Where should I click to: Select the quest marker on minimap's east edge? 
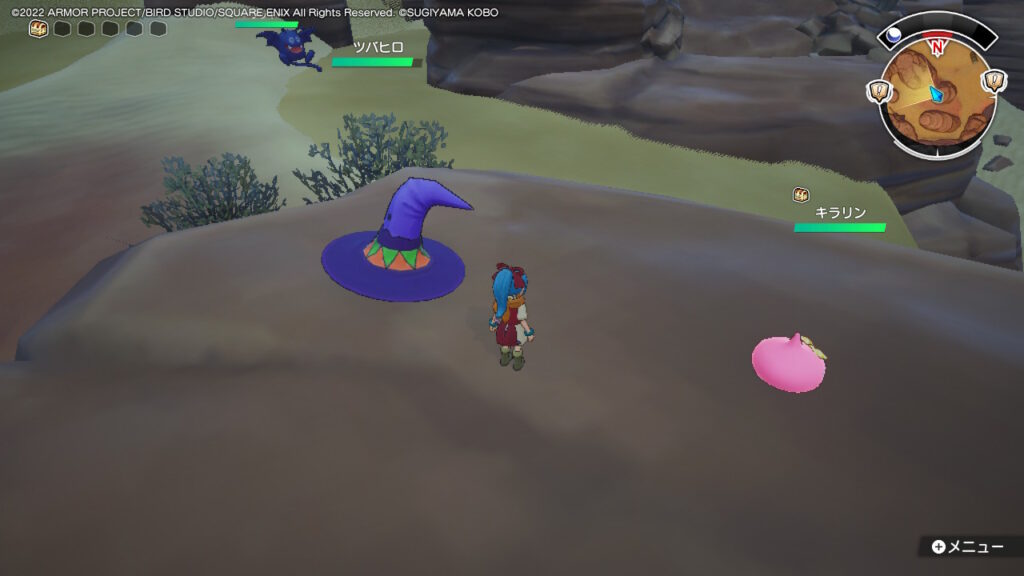click(993, 82)
